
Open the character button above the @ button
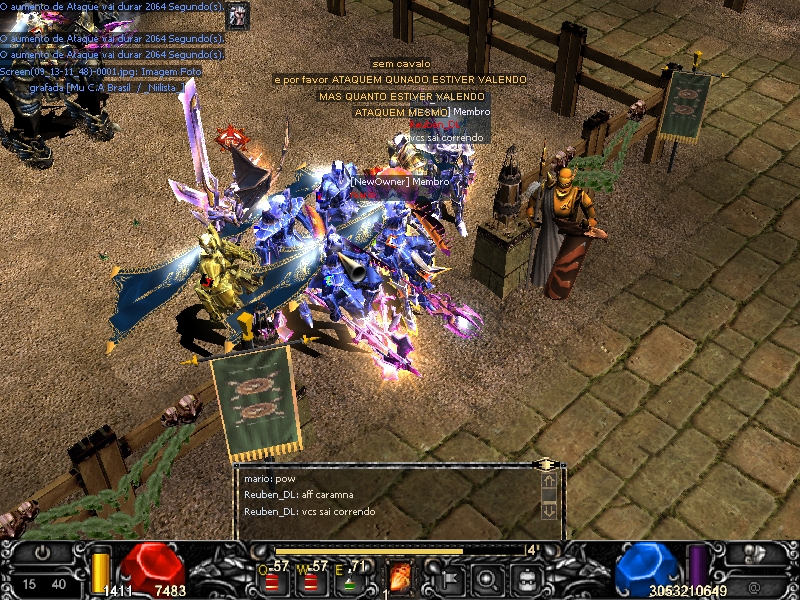tap(756, 553)
